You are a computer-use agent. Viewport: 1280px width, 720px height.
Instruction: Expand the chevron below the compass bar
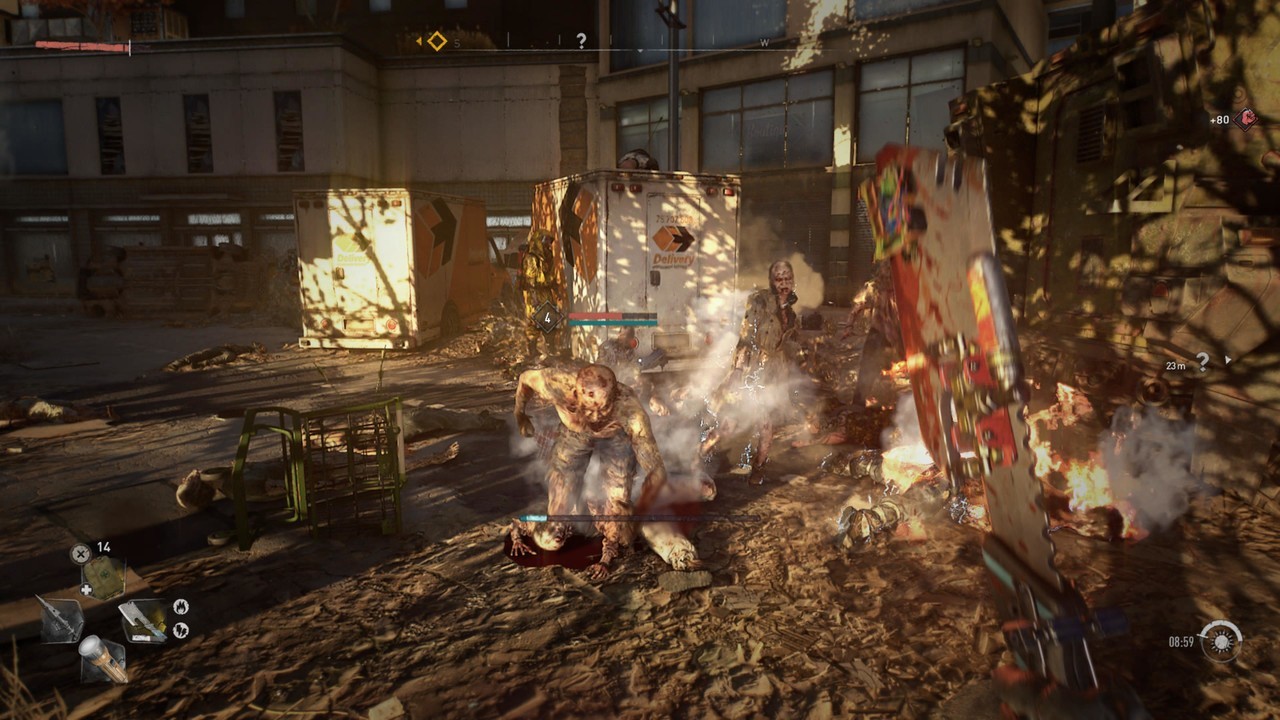point(640,49)
